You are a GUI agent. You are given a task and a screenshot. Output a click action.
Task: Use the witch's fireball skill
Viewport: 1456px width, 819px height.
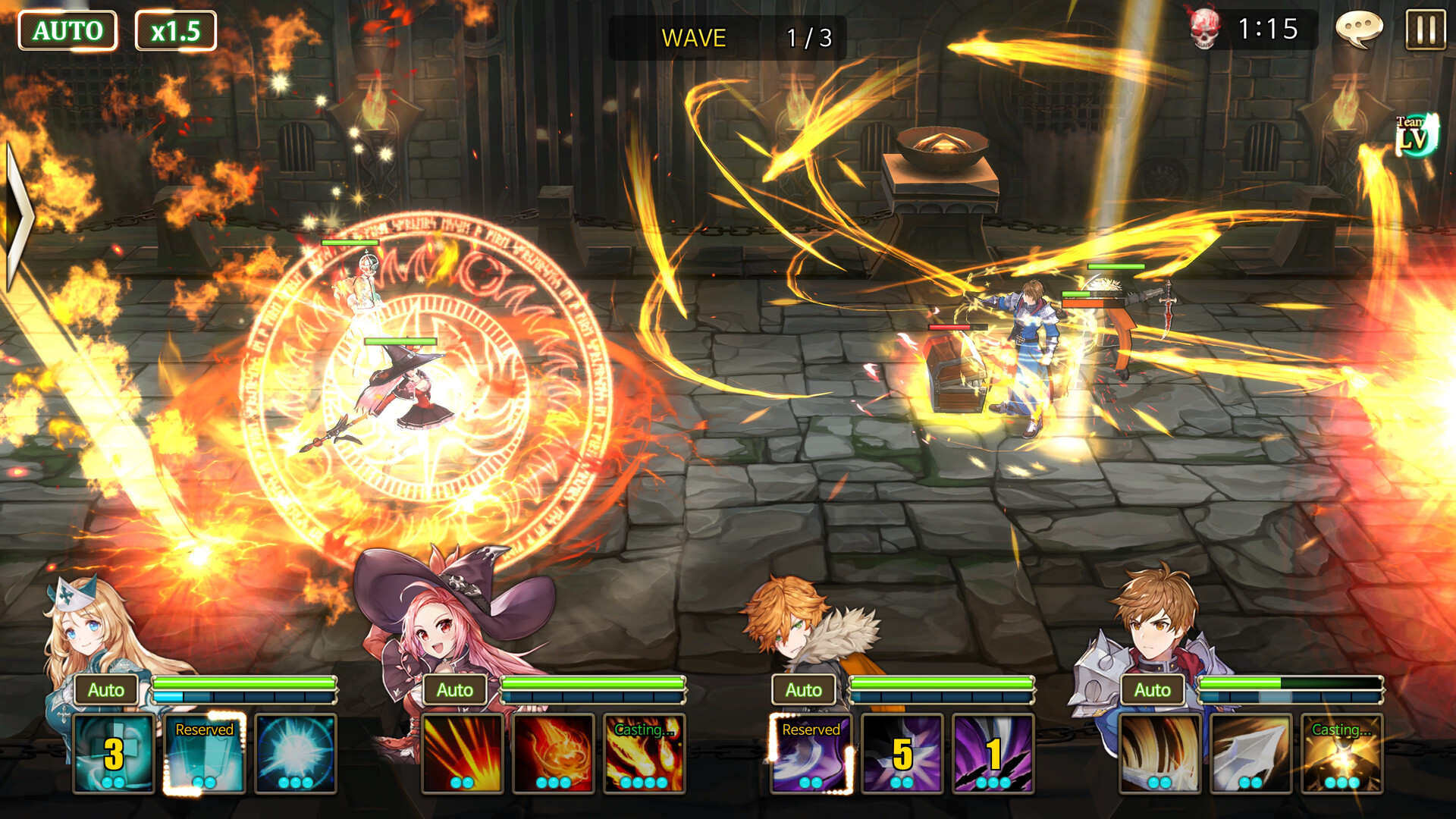554,752
